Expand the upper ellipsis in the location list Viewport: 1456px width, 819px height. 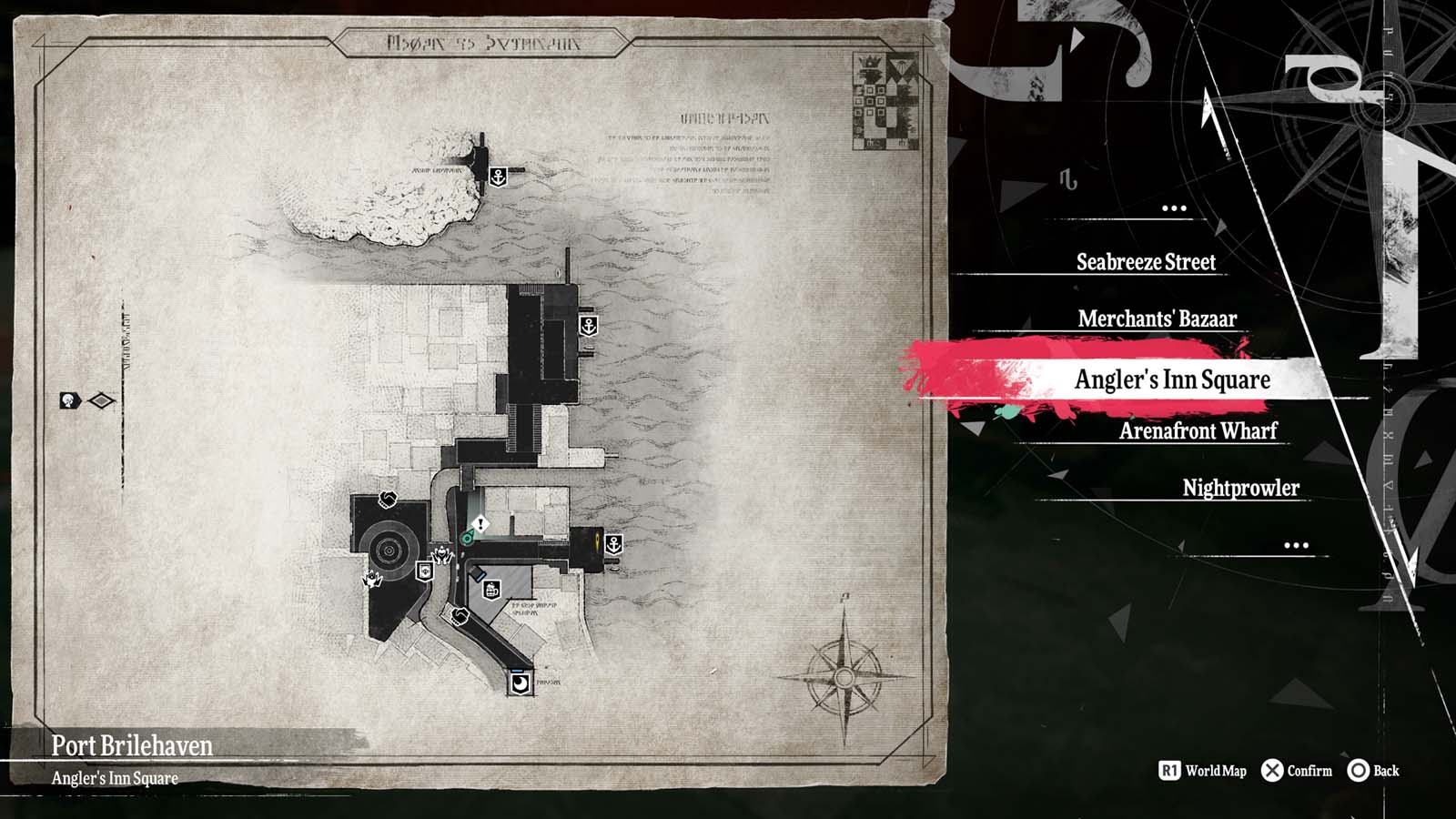pyautogui.click(x=1175, y=207)
